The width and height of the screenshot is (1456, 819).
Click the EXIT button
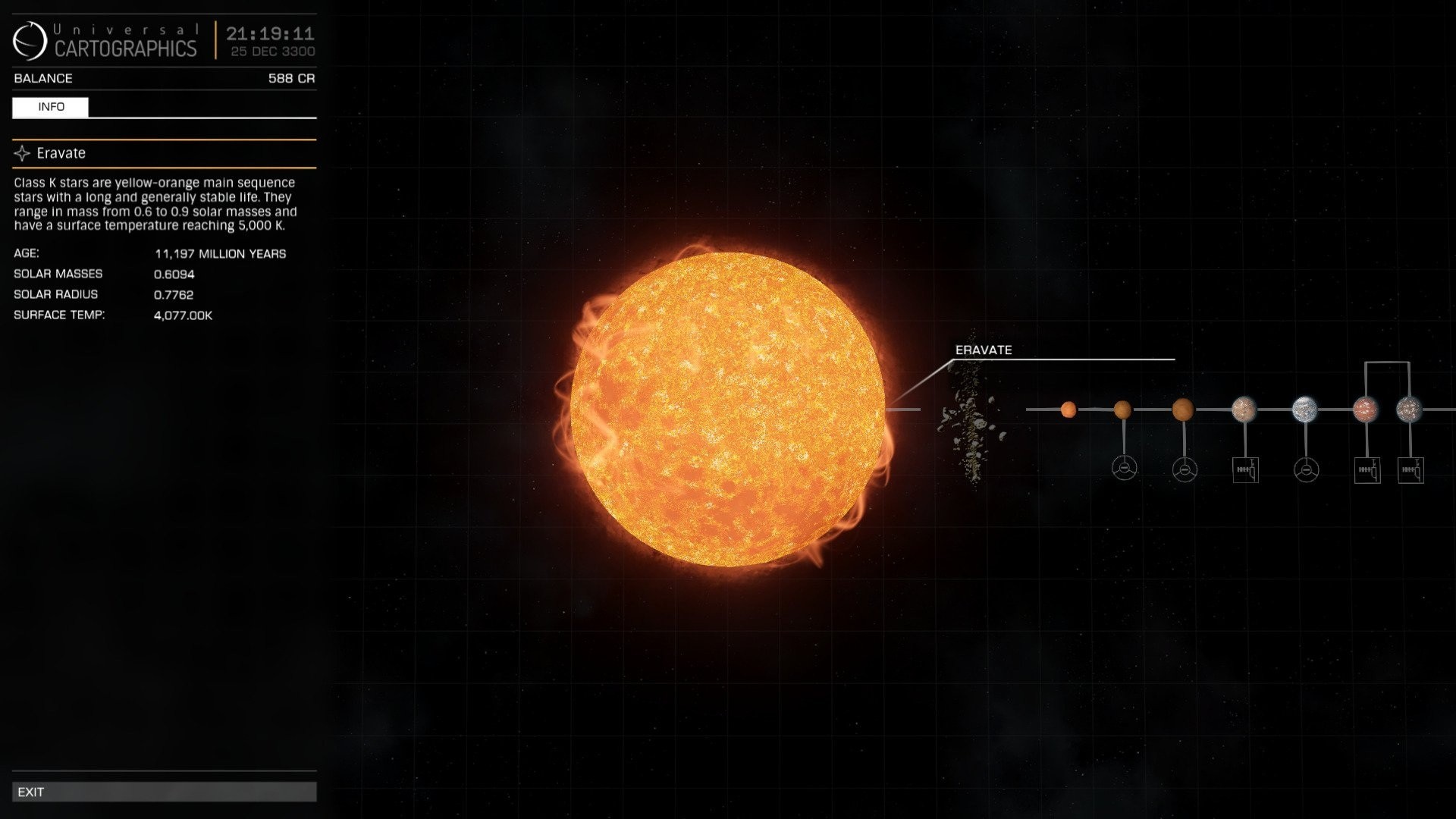[x=163, y=792]
